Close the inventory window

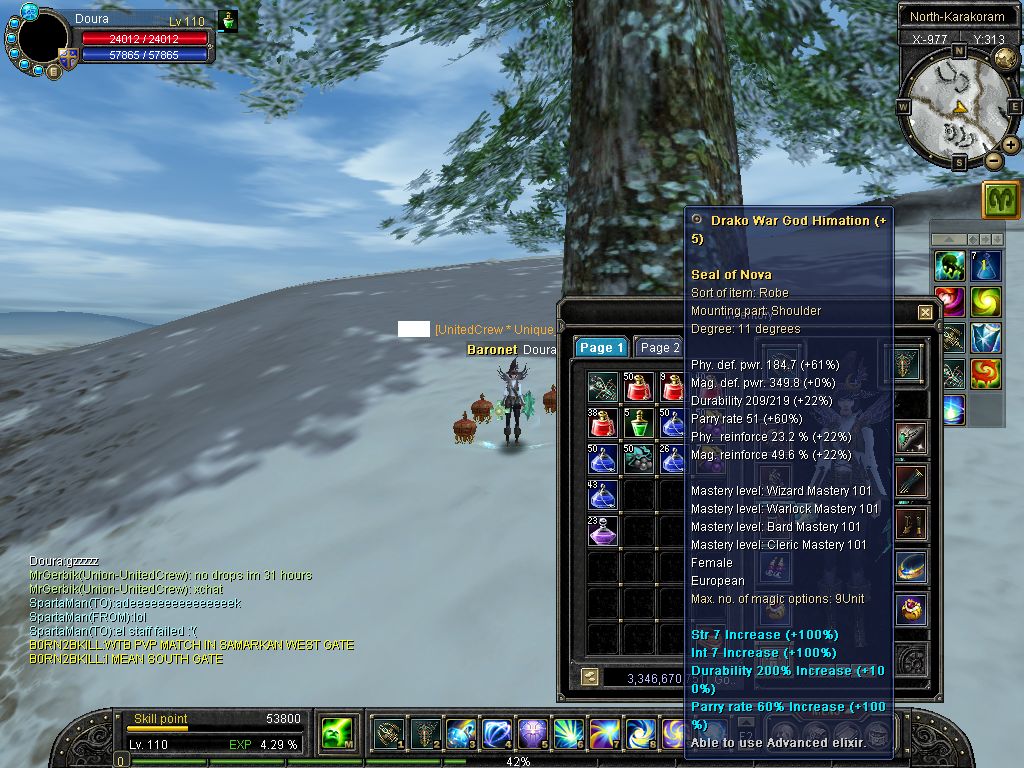(x=925, y=312)
